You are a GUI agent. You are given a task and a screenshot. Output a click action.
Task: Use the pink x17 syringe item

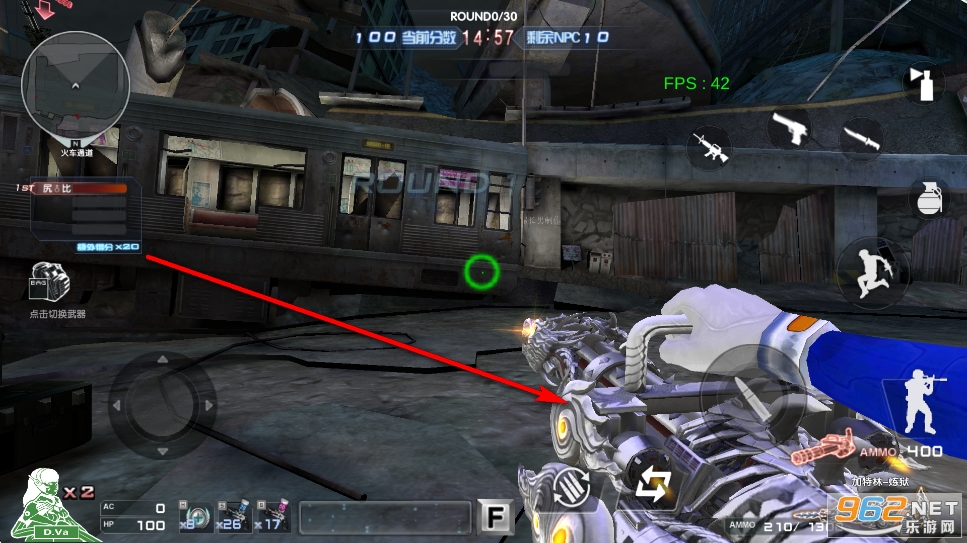pyautogui.click(x=271, y=516)
